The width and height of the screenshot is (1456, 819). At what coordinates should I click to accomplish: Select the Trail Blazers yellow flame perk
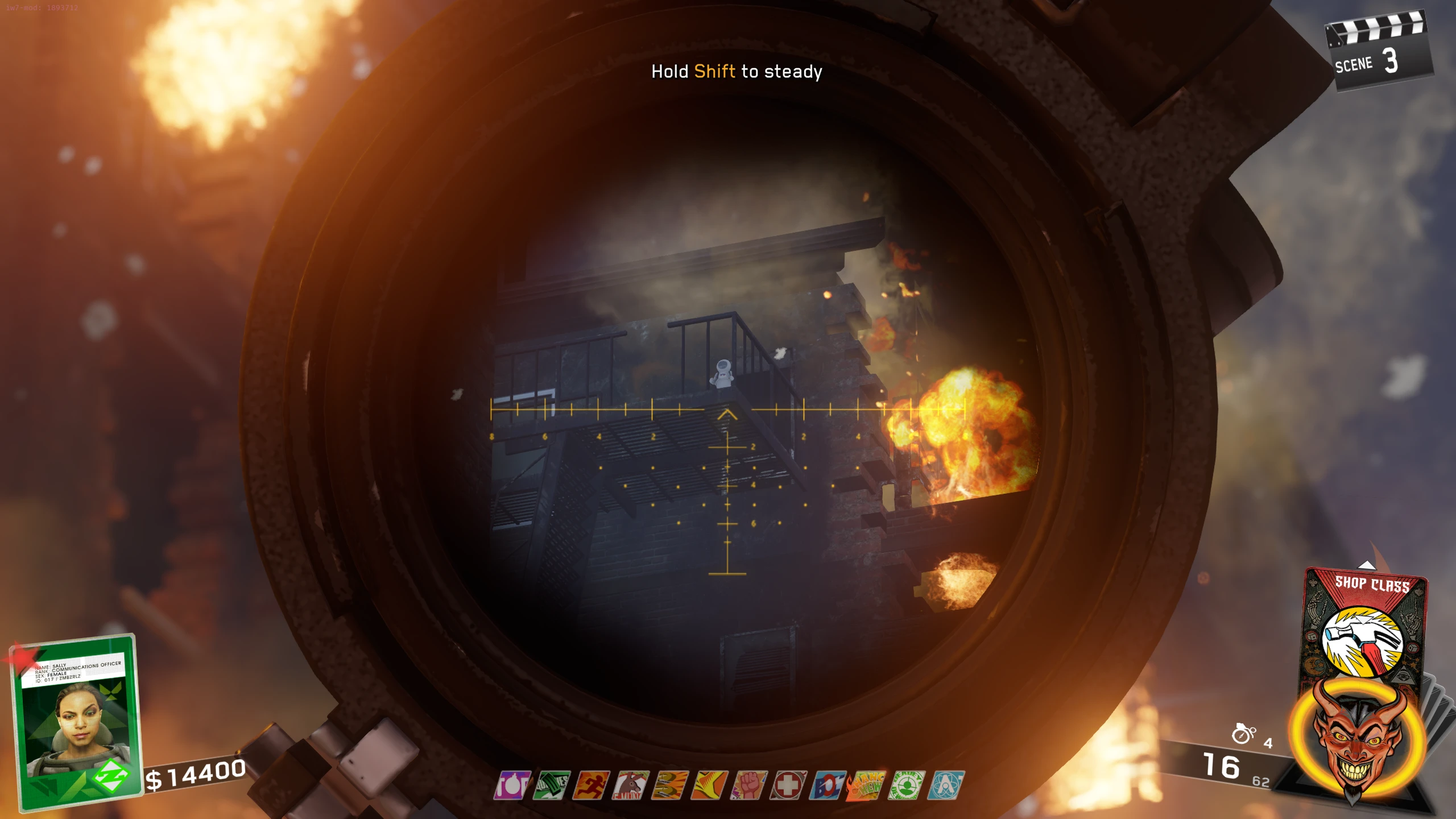(x=709, y=785)
